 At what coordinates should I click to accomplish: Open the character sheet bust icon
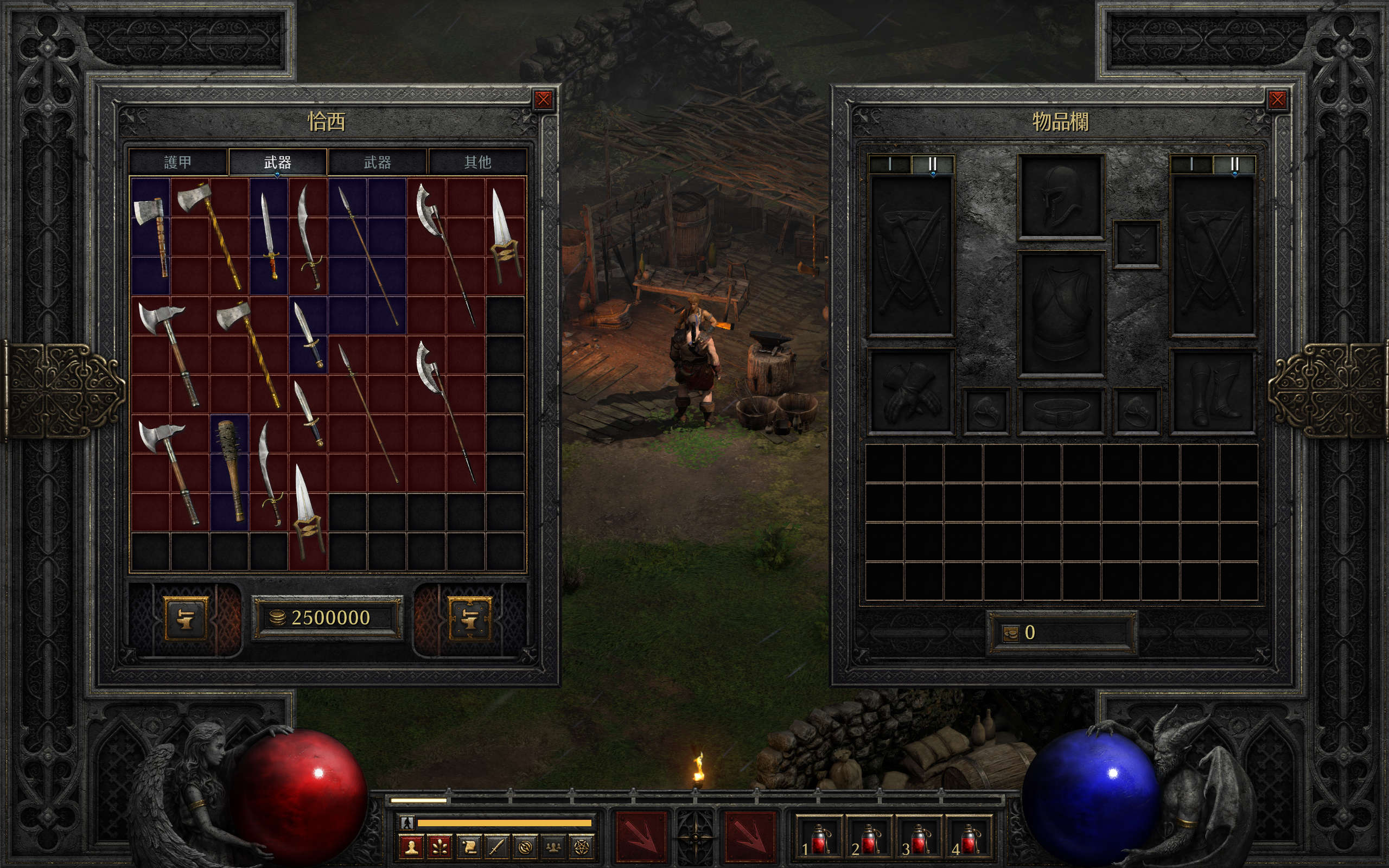[x=411, y=847]
